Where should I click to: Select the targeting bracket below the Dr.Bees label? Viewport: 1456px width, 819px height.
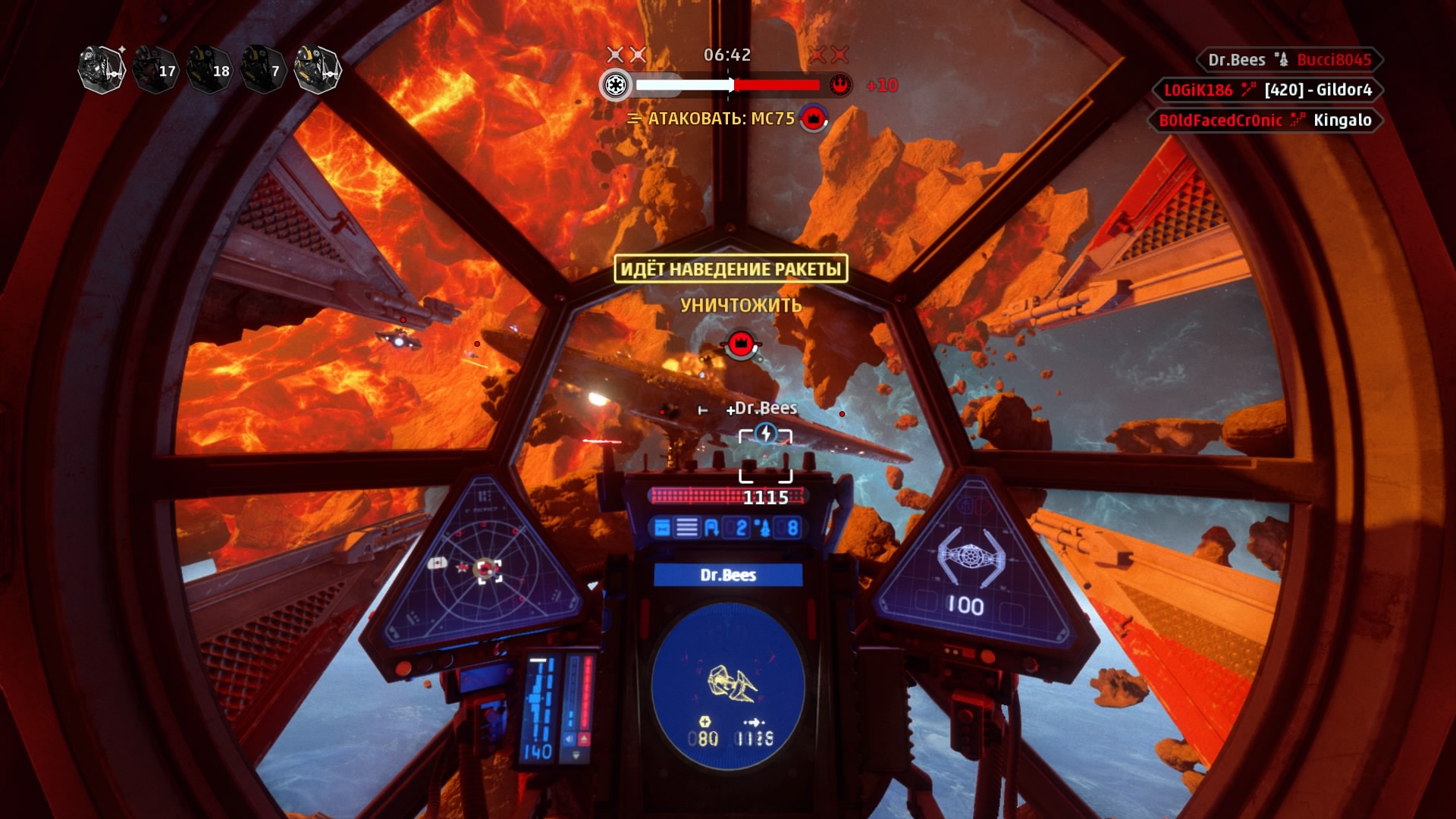click(765, 455)
